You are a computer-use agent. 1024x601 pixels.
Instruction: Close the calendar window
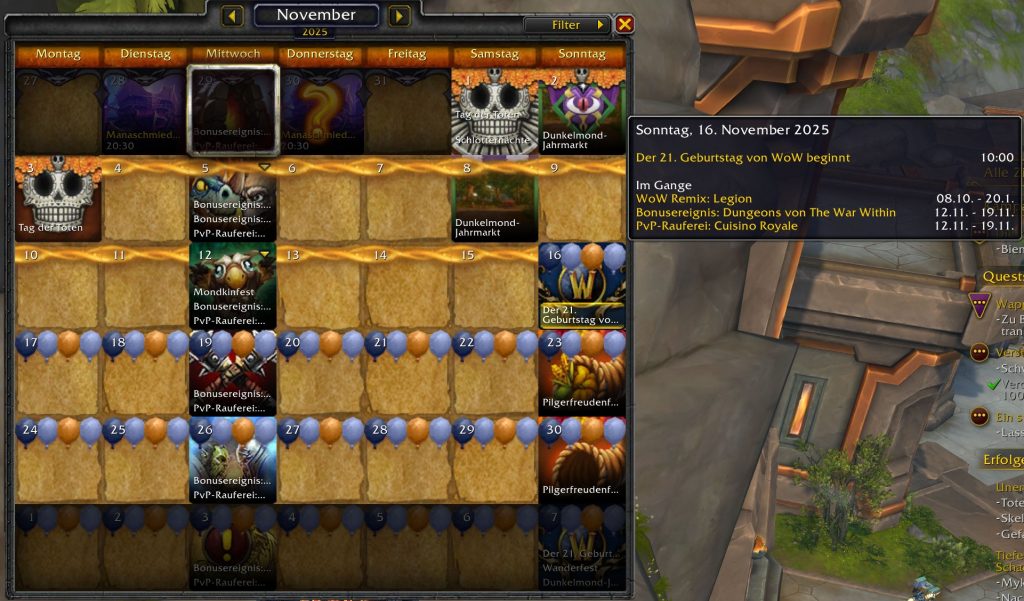coord(624,24)
